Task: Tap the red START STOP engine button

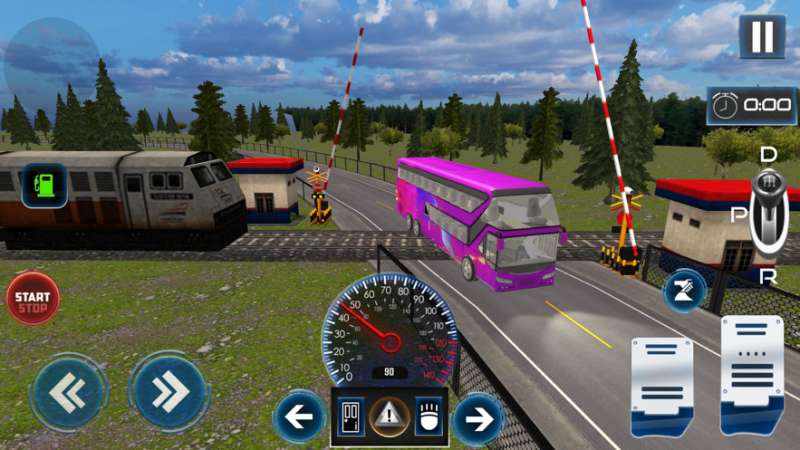Action: pyautogui.click(x=33, y=298)
